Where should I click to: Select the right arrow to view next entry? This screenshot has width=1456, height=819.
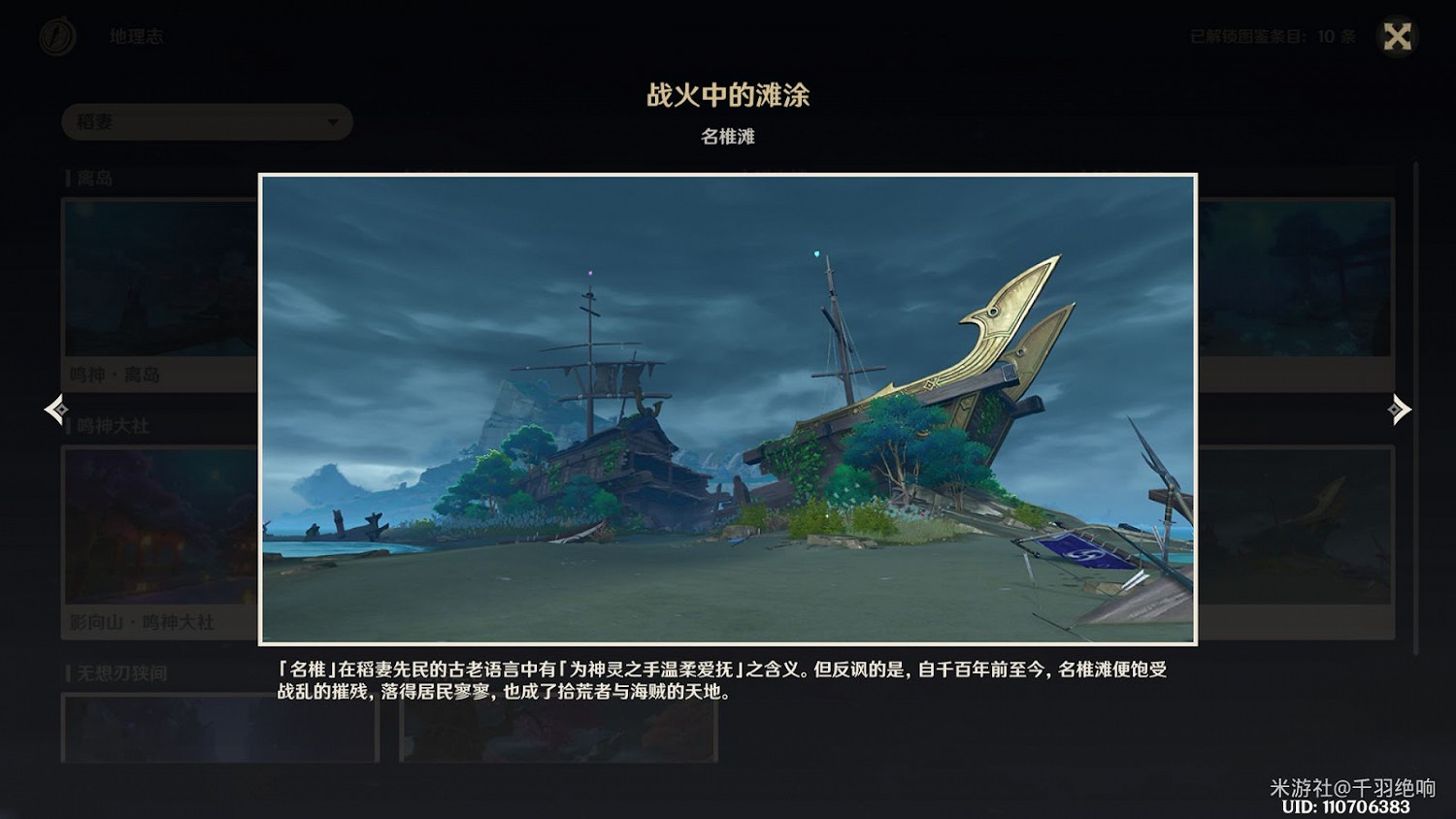[x=1401, y=409]
